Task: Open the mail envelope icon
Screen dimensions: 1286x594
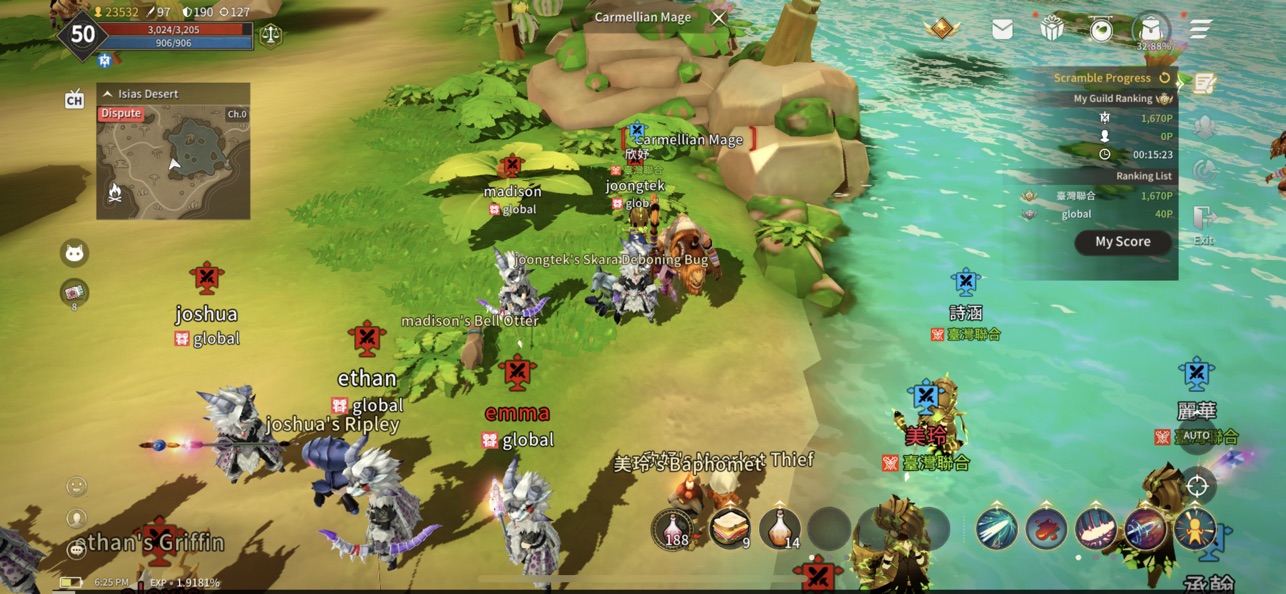Action: 1002,29
